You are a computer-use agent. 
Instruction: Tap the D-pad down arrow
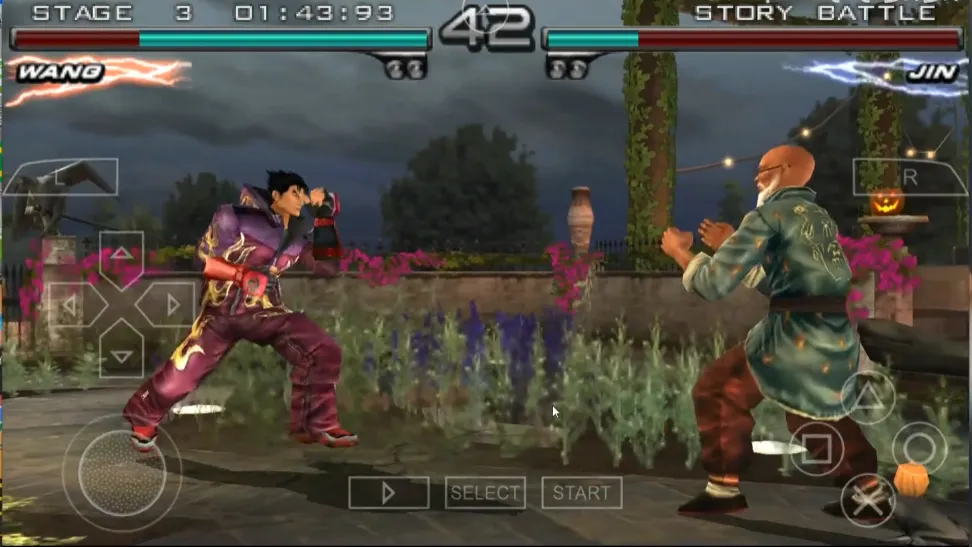[121, 355]
